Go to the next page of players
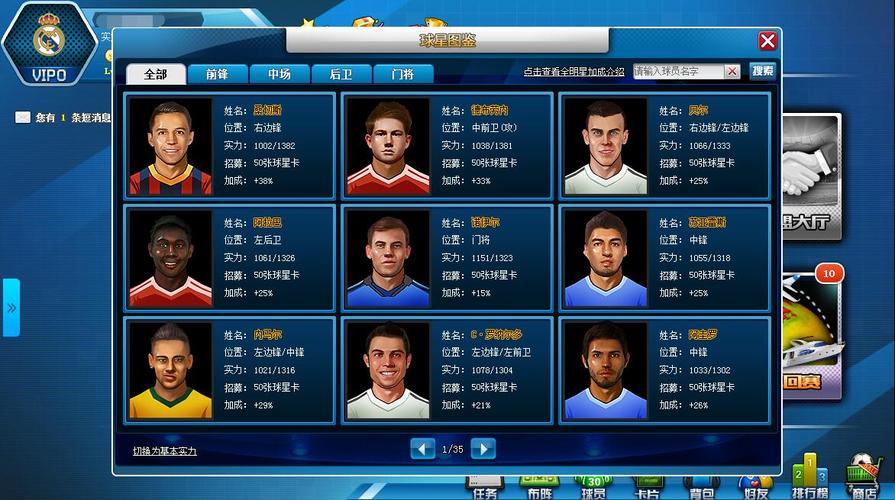 [483, 449]
